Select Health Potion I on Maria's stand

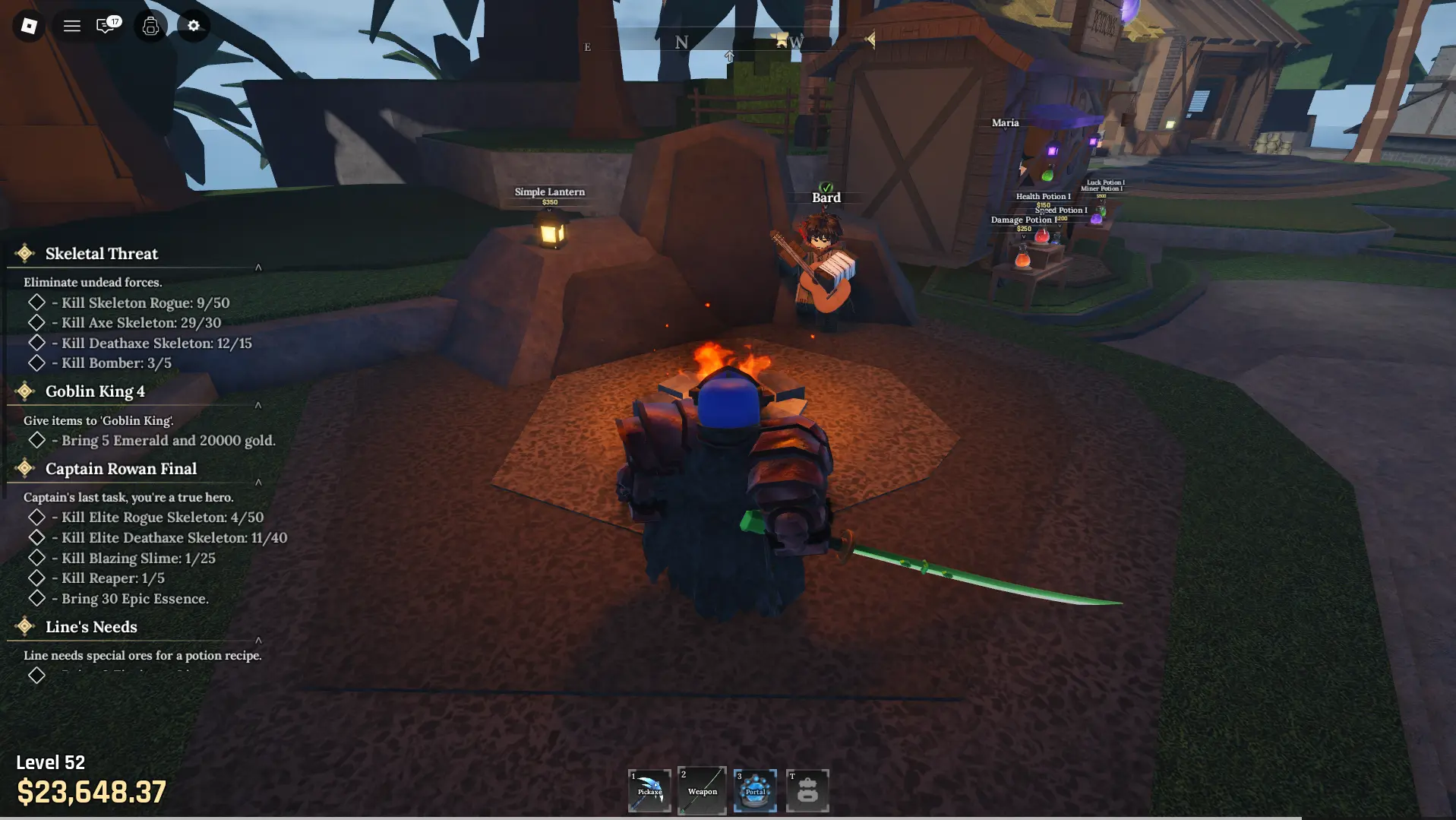pyautogui.click(x=1044, y=196)
